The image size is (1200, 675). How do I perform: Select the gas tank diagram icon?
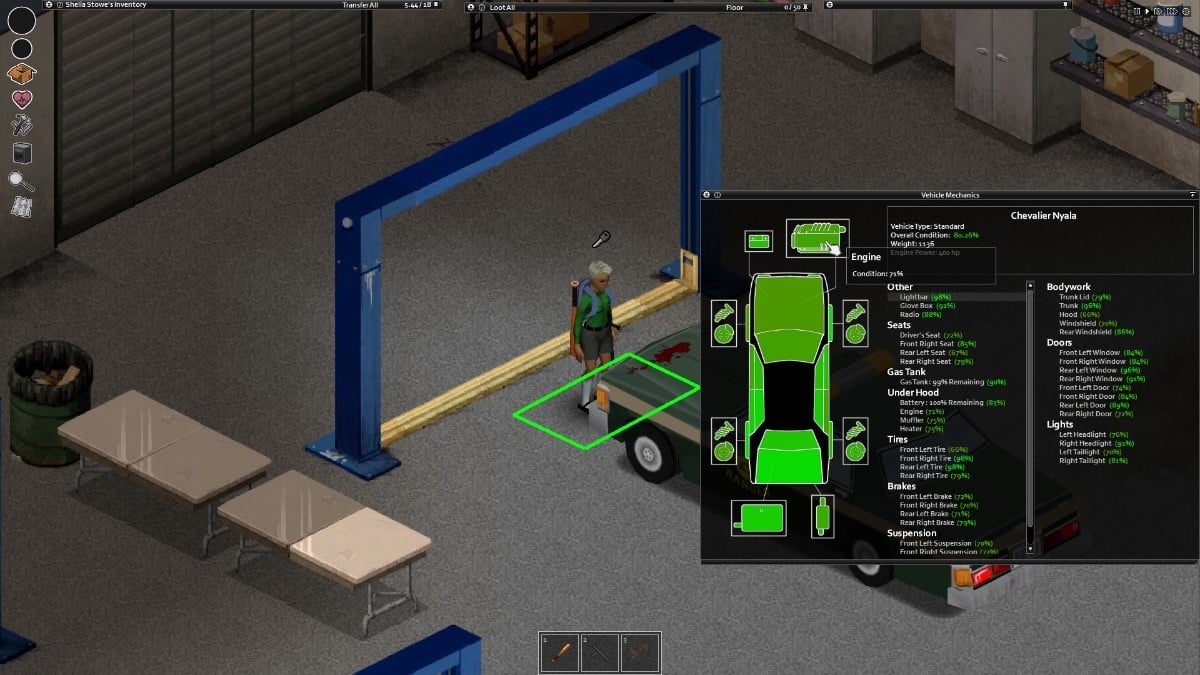point(759,518)
